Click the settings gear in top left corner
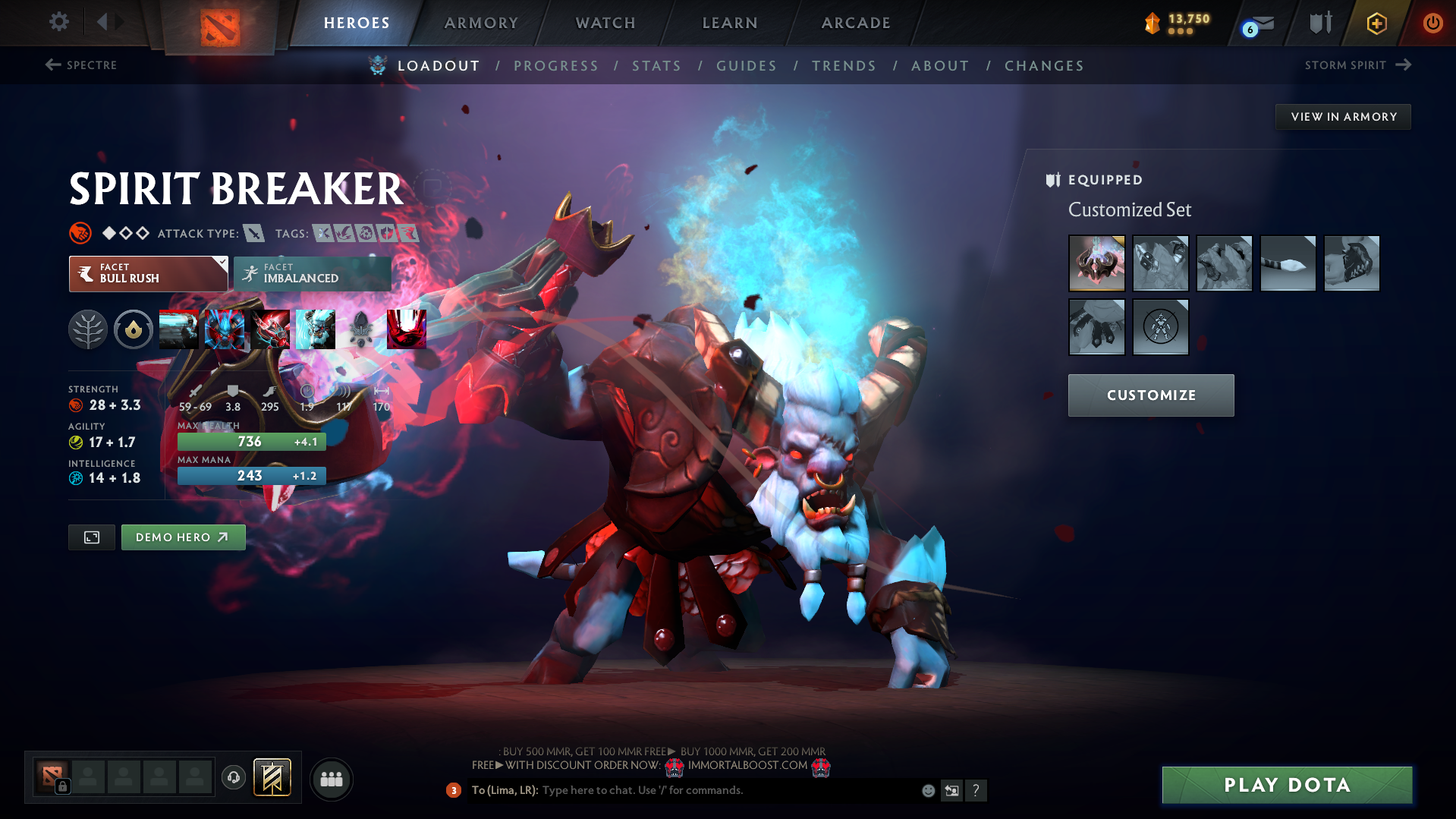The image size is (1456, 819). coord(58,22)
